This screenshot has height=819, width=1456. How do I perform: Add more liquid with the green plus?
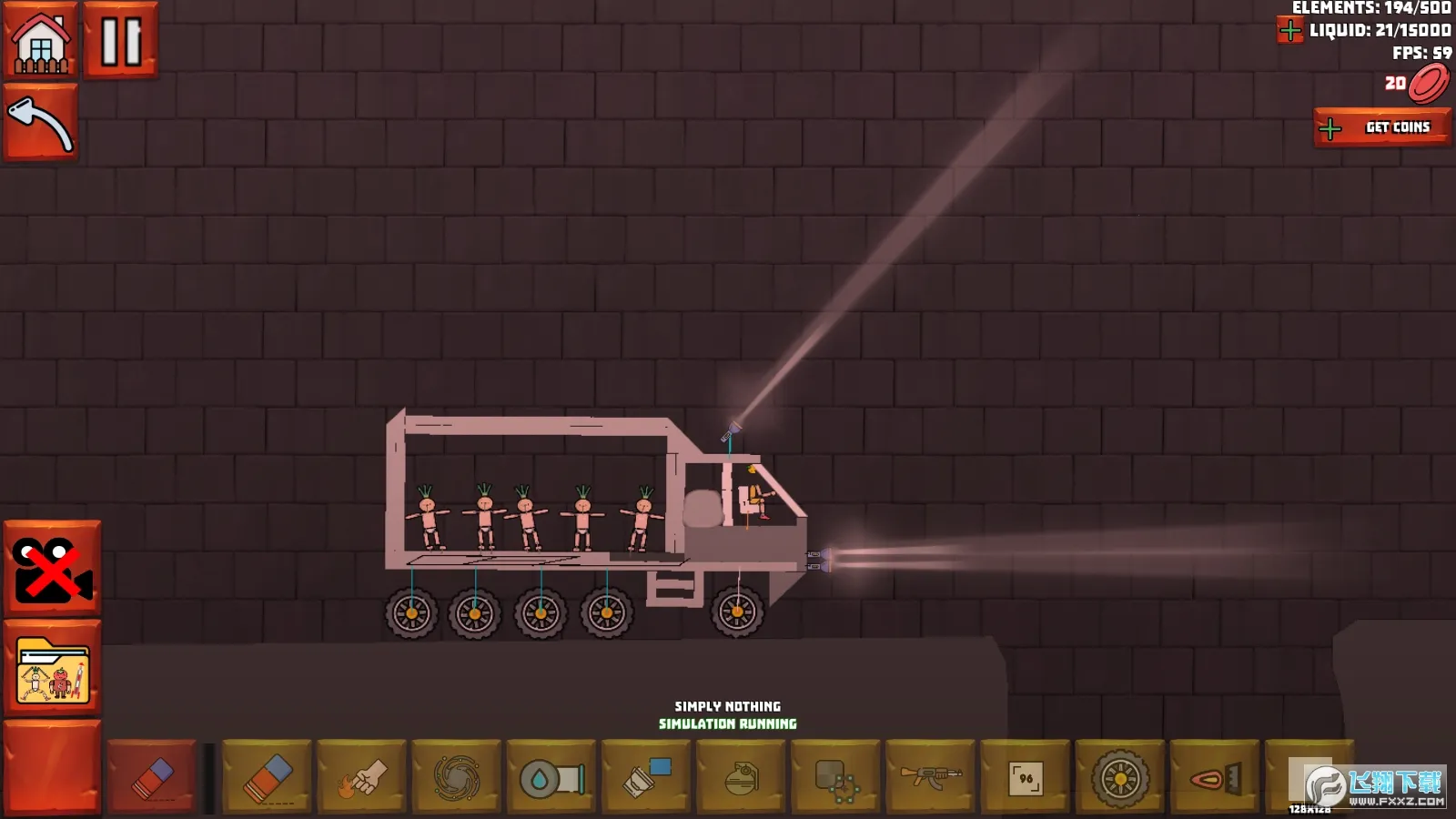[1290, 31]
